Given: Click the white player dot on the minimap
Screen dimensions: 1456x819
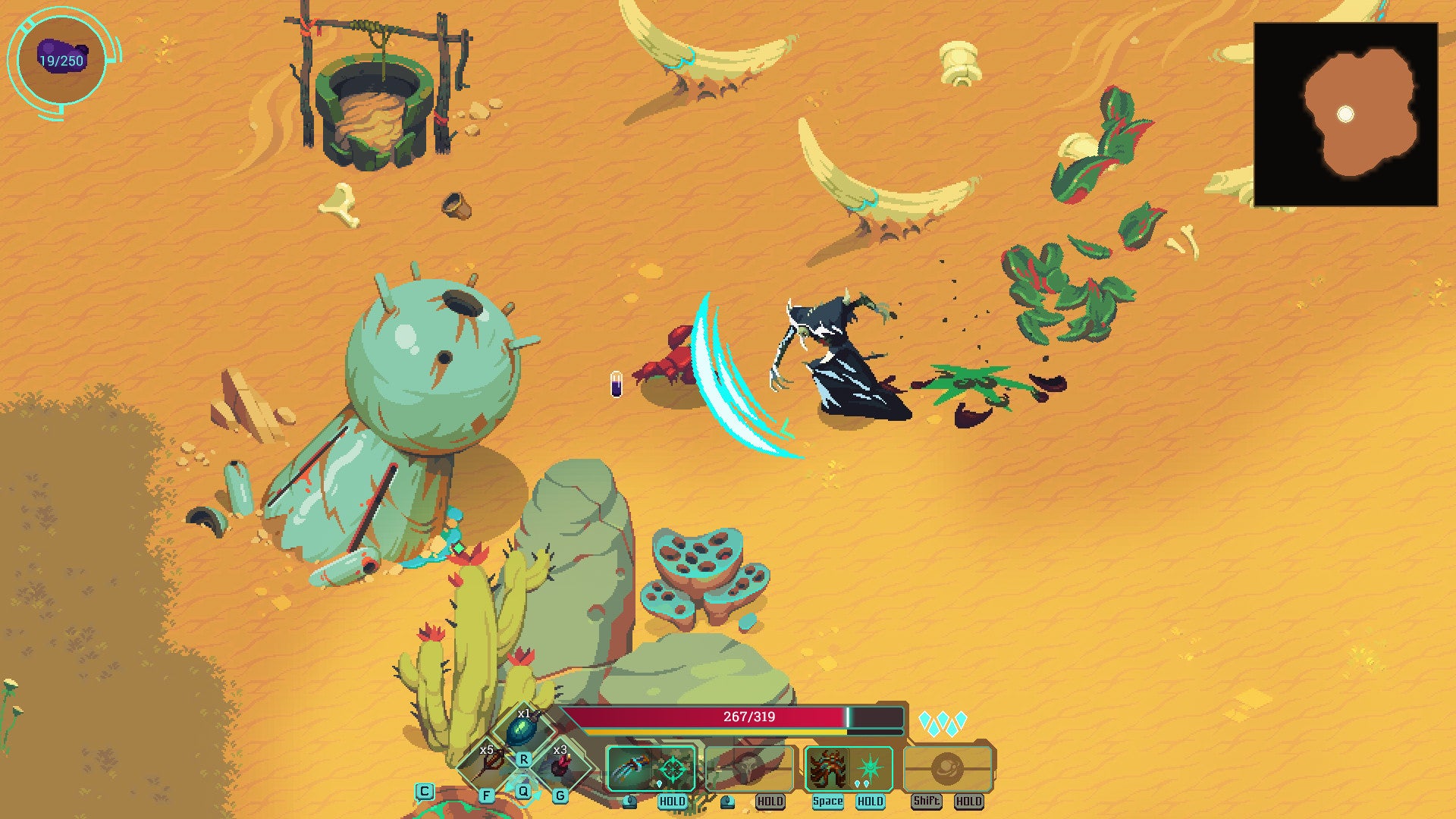Looking at the screenshot, I should tap(1346, 112).
